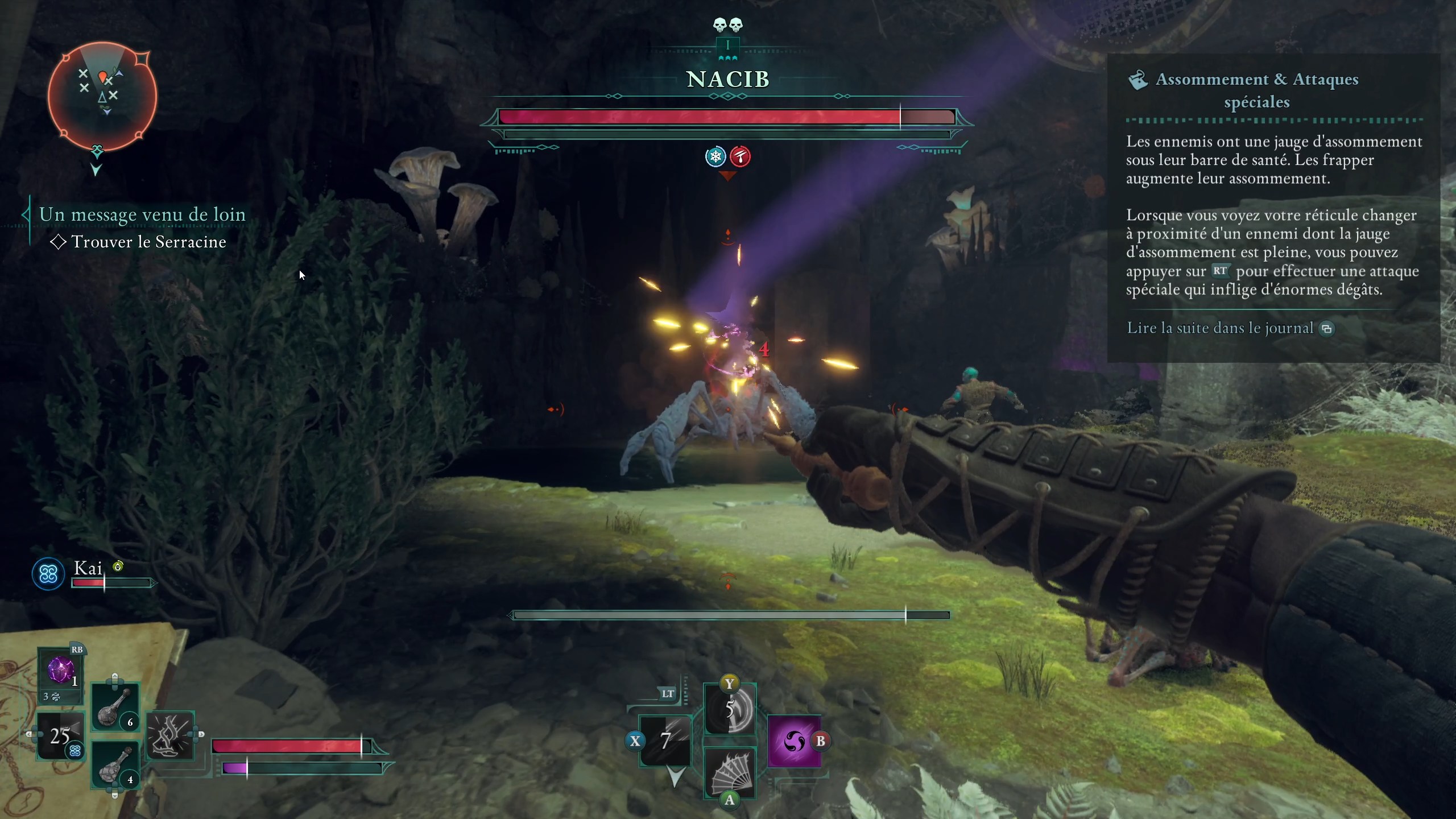Click Kai's companion portrait icon

click(x=48, y=574)
